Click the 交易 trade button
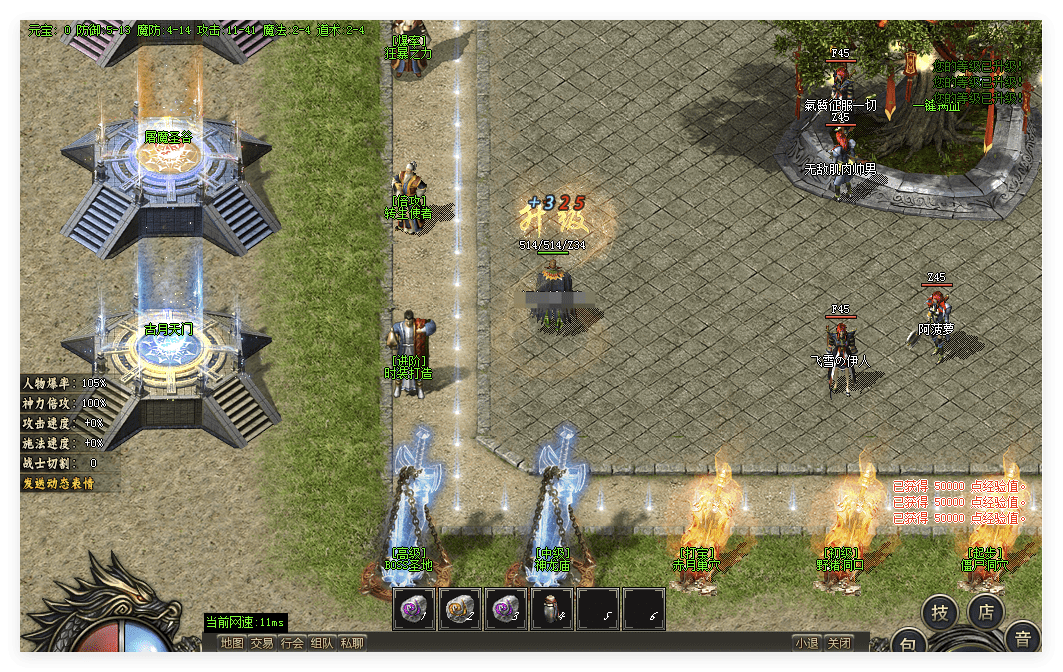Viewport: 1063px width, 672px height. [x=262, y=643]
